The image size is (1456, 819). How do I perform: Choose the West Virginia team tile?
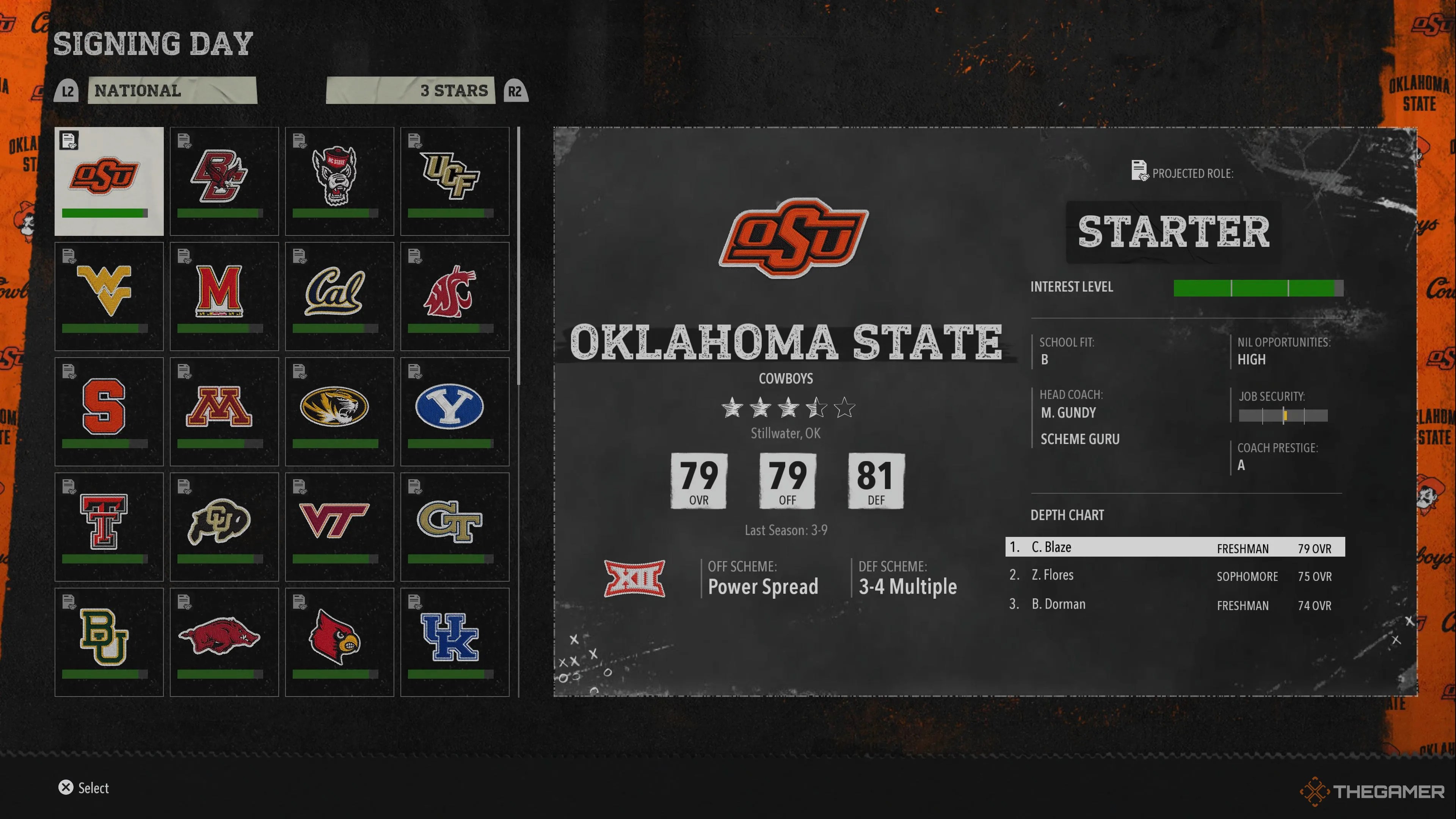(108, 296)
